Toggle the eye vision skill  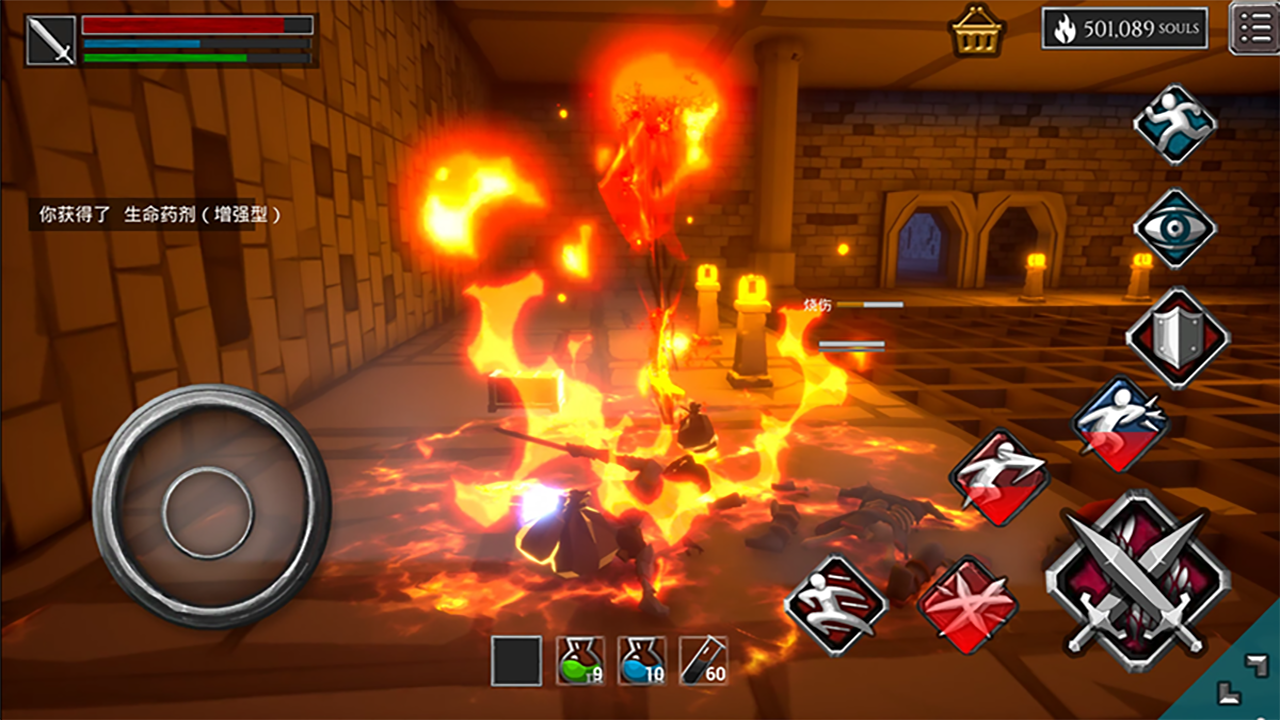pyautogui.click(x=1174, y=228)
